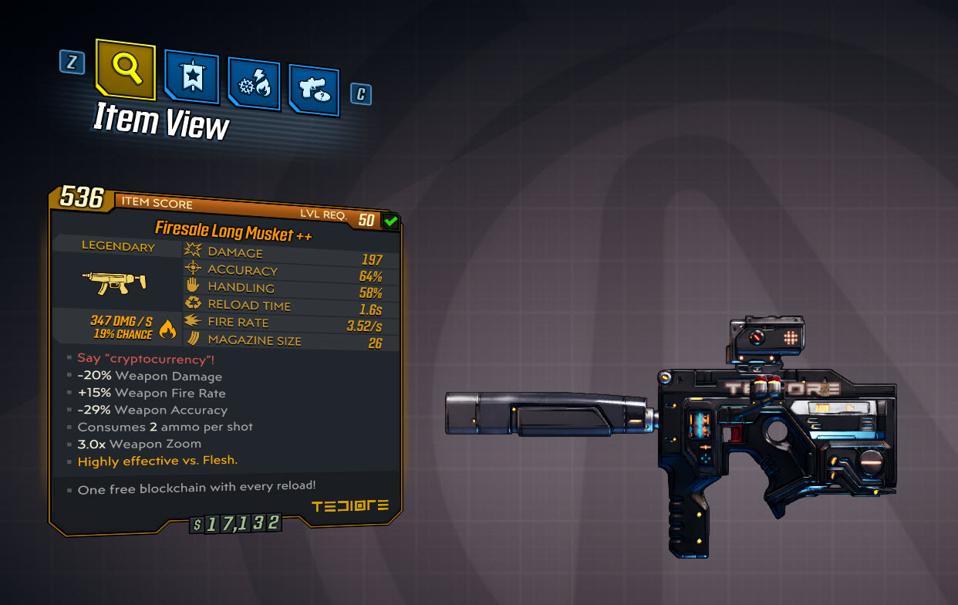This screenshot has width=958, height=605.
Task: Open the elemental snowflake and flame tab
Action: click(x=254, y=83)
